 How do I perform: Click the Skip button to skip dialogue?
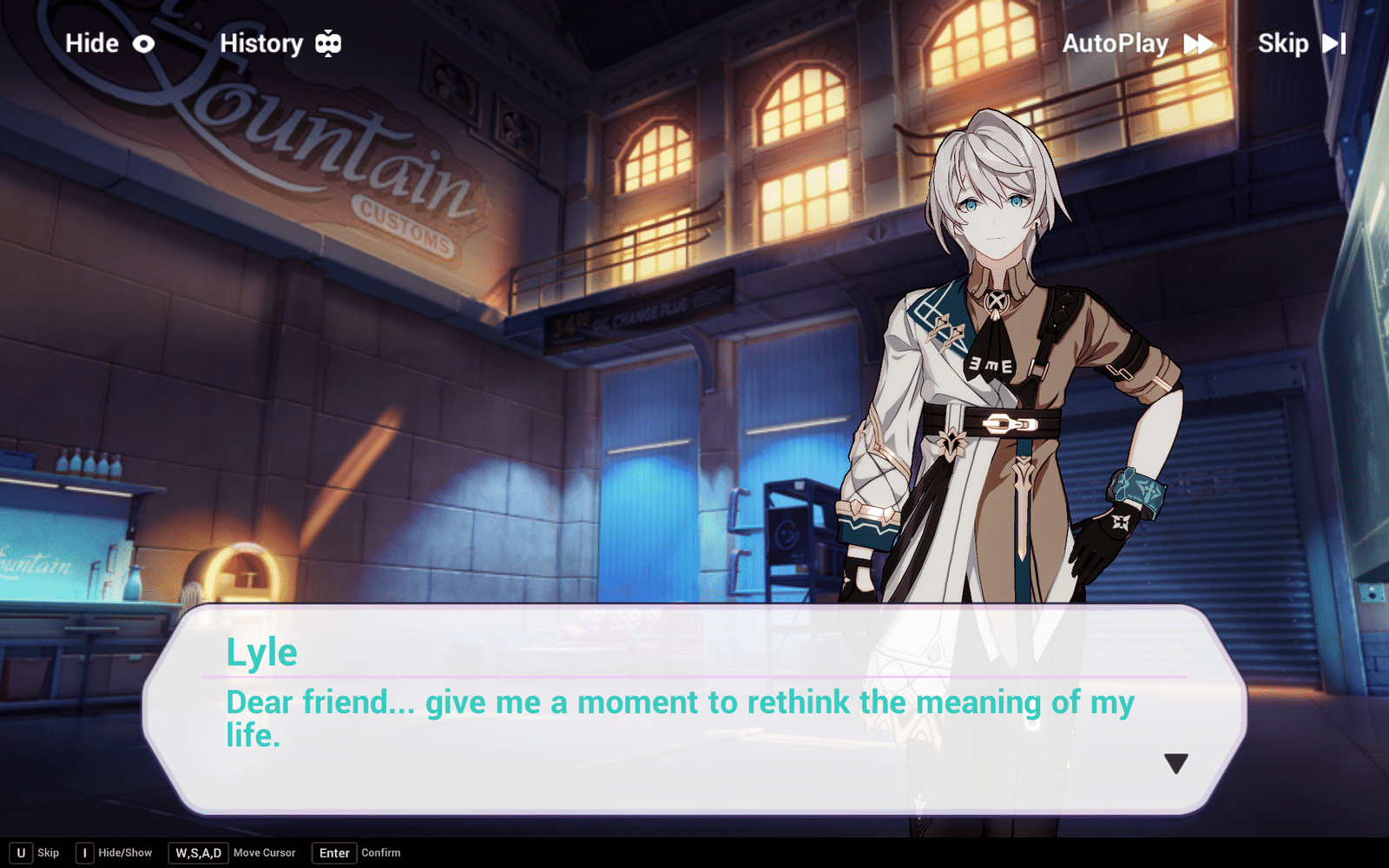click(x=1284, y=43)
